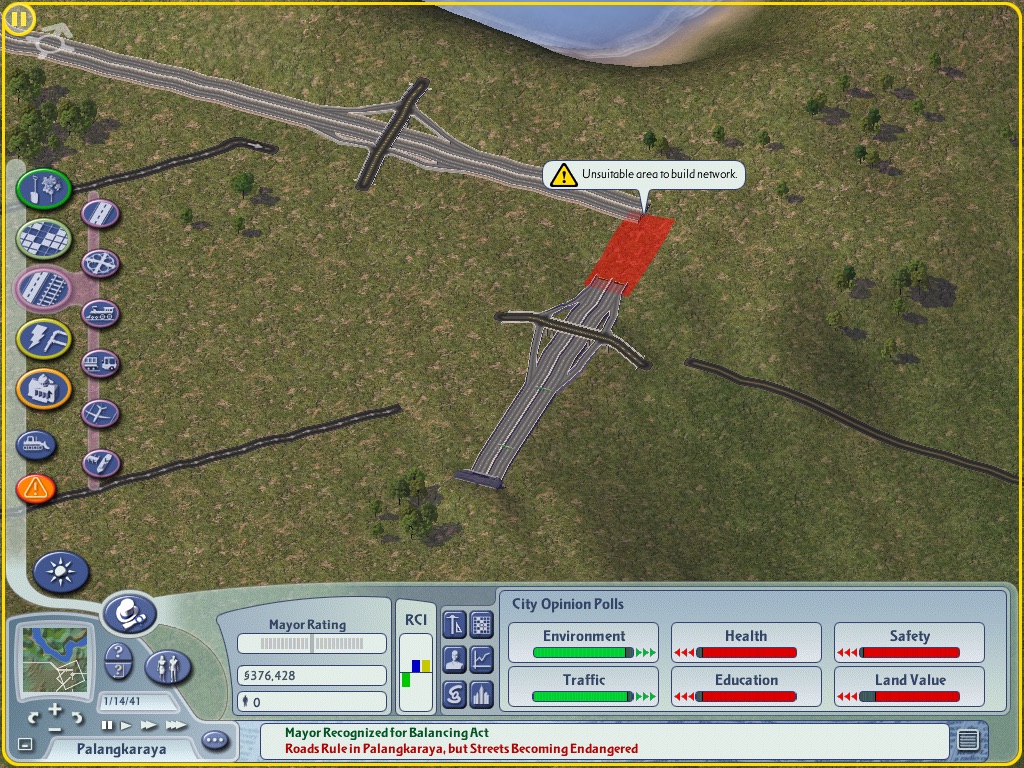Select the transportation tools button
This screenshot has height=768, width=1024.
pyautogui.click(x=43, y=288)
